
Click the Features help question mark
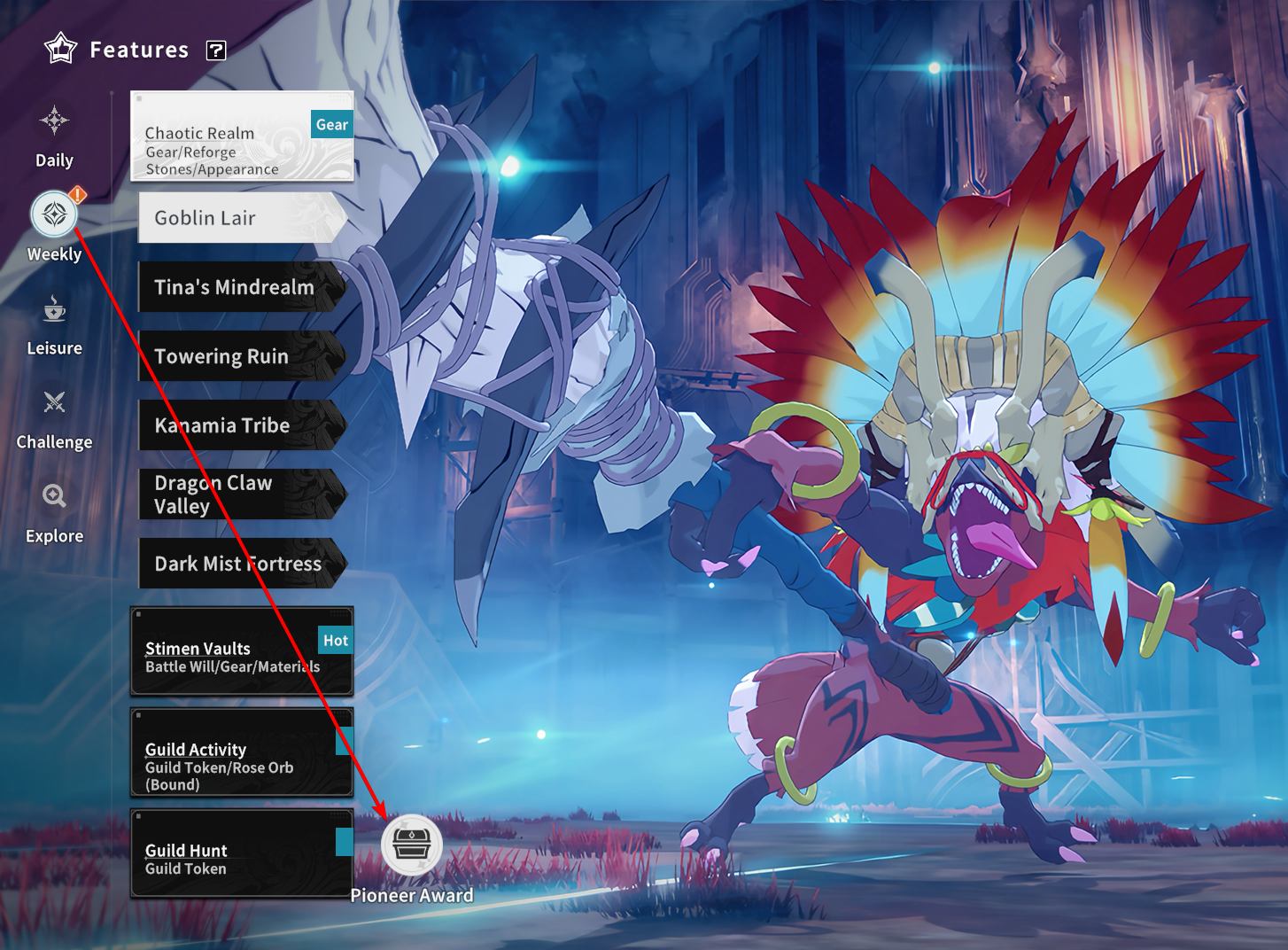click(x=216, y=51)
